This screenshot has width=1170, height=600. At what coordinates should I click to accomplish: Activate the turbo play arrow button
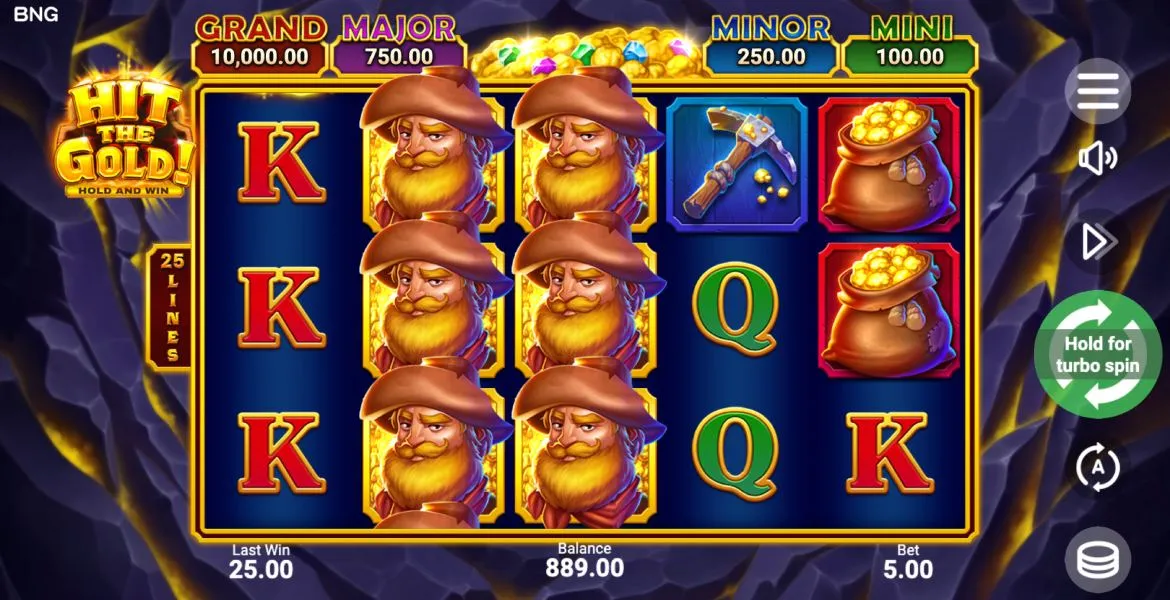coord(1097,241)
